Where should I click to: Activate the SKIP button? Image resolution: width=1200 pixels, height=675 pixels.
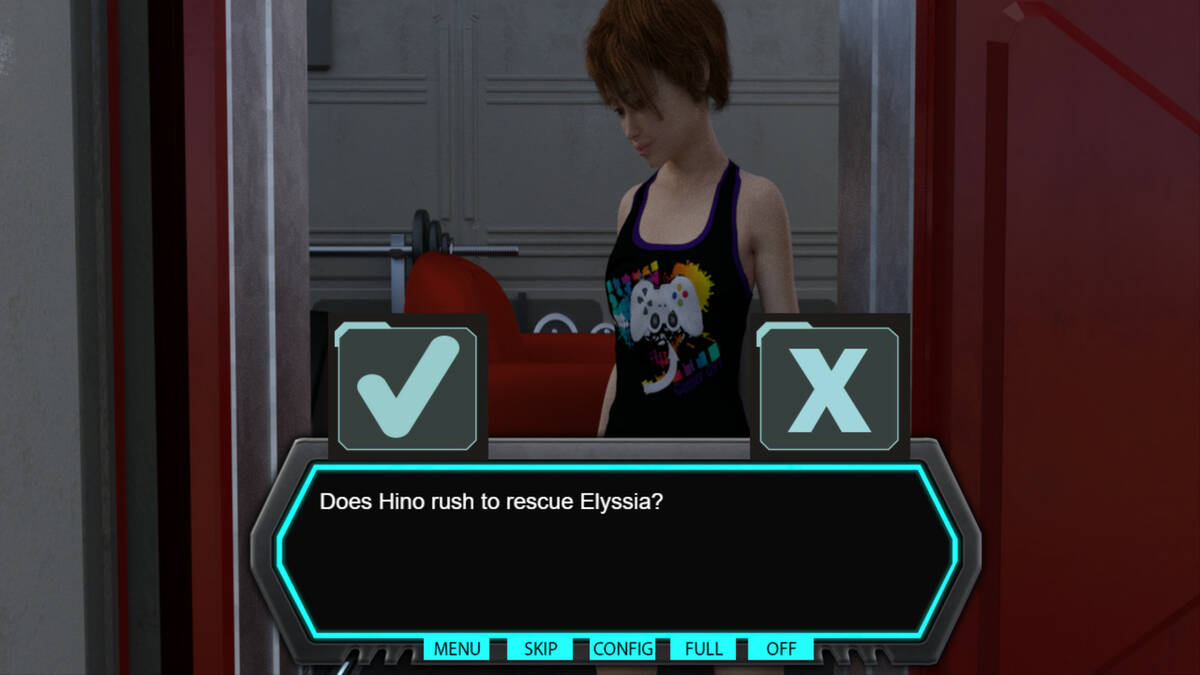pos(540,648)
